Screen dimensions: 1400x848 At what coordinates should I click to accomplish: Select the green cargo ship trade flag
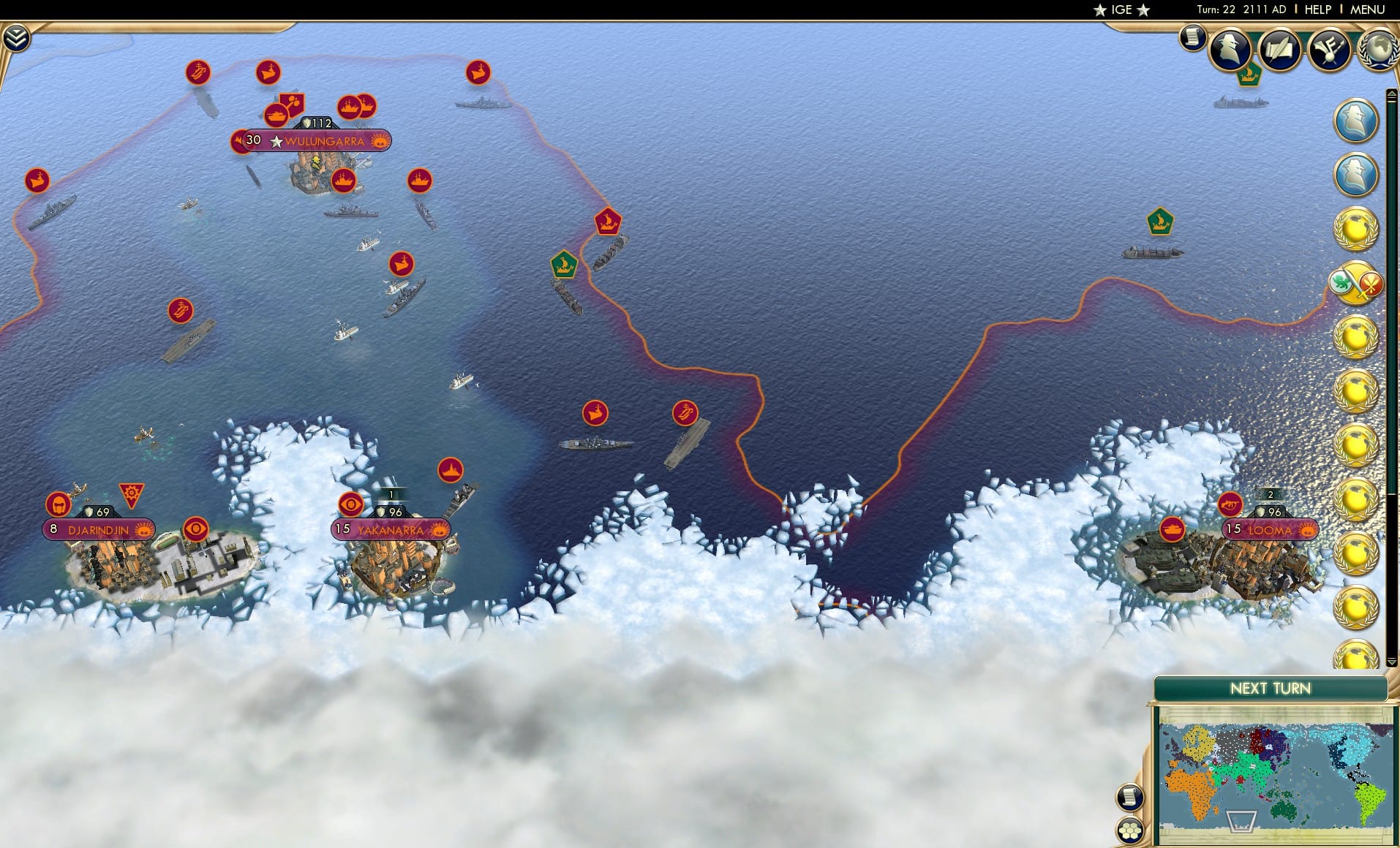click(565, 265)
